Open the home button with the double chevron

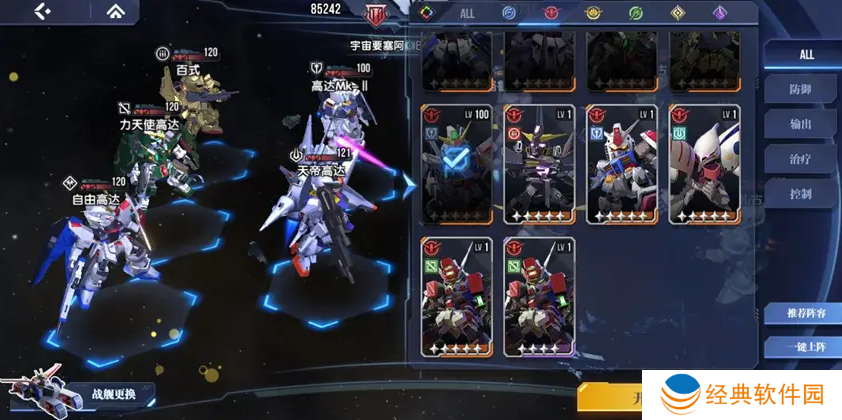pos(117,12)
